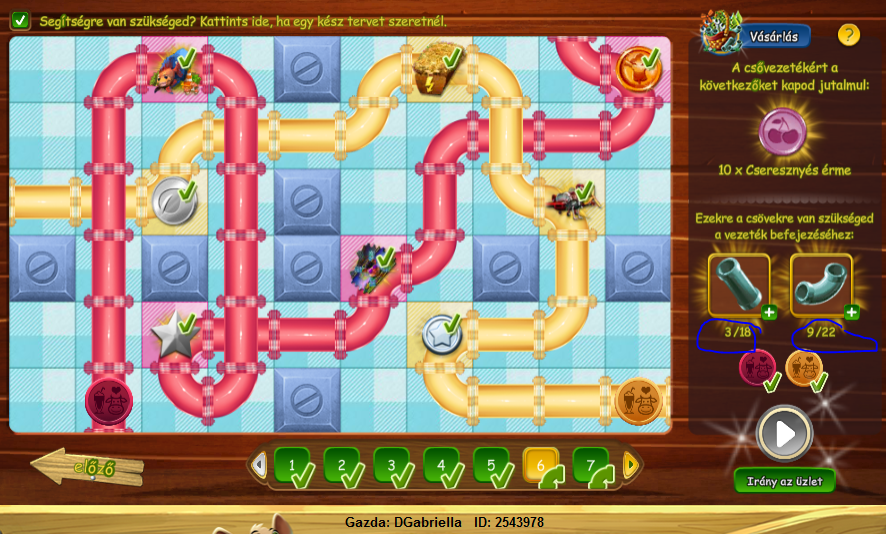Screen dimensions: 886x534
Task: Show earlier levels with the left arrow
Action: [x=259, y=465]
